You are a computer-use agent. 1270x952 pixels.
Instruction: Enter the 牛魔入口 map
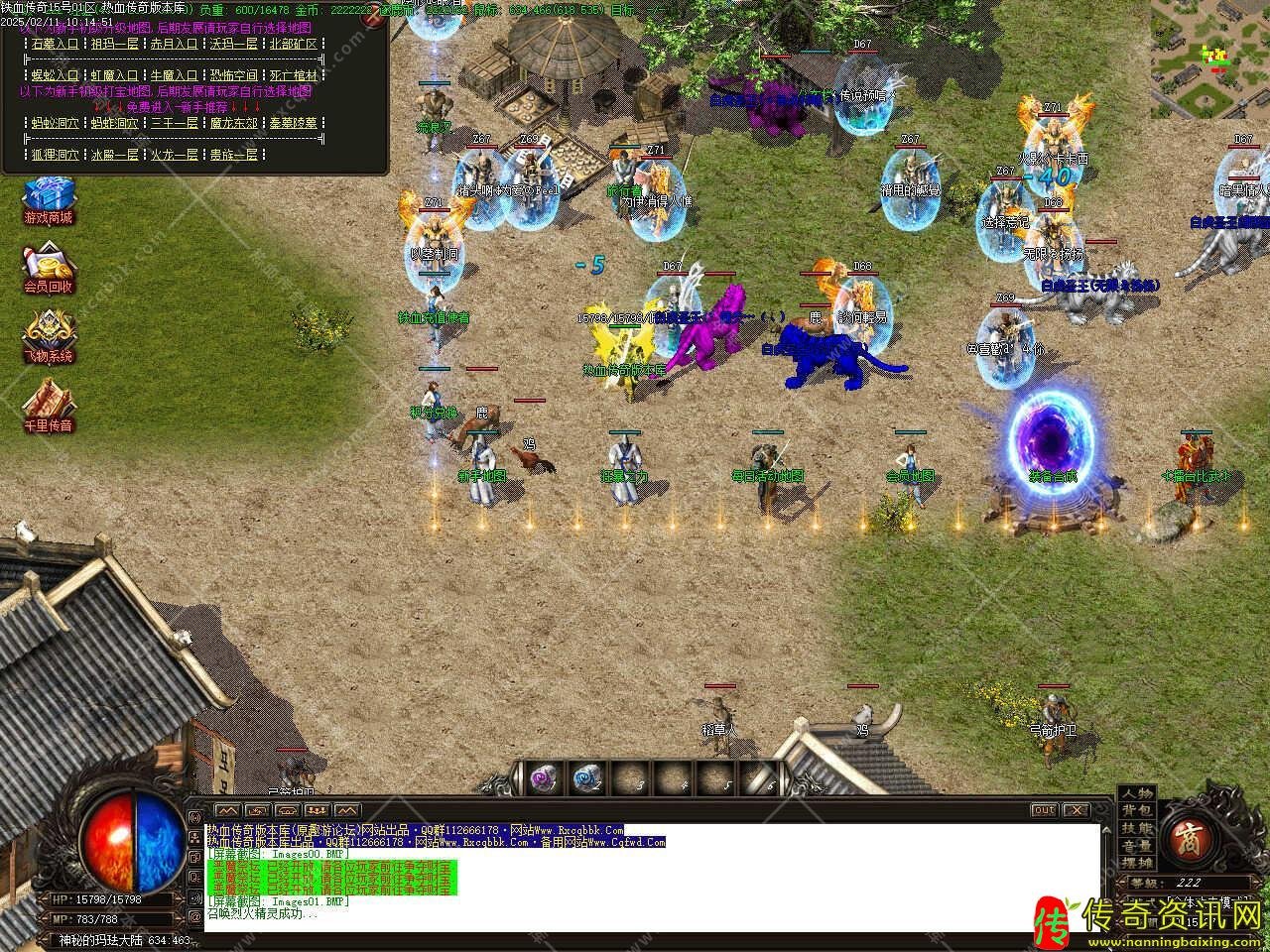tap(174, 75)
